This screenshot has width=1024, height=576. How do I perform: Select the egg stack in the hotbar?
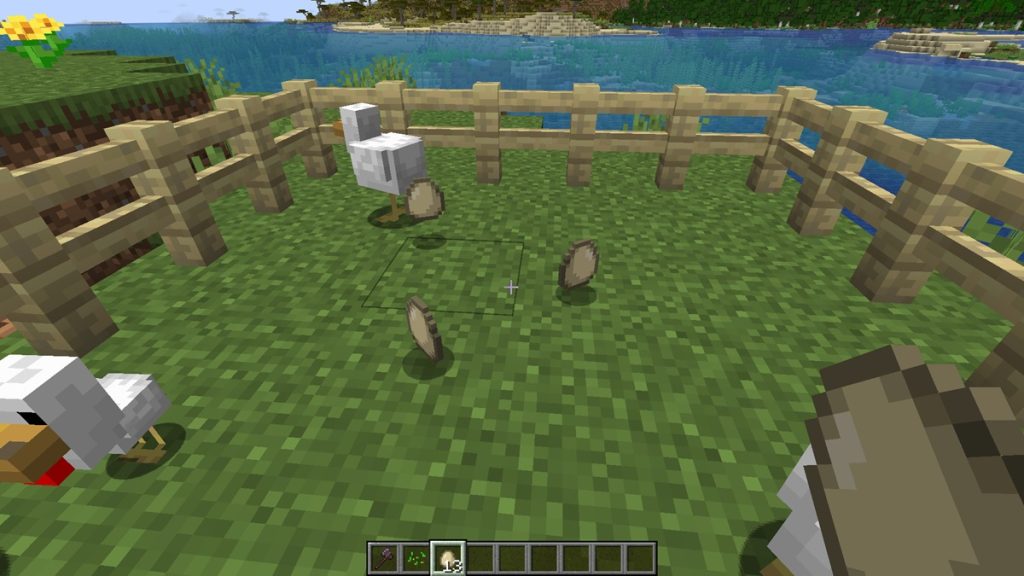[447, 557]
